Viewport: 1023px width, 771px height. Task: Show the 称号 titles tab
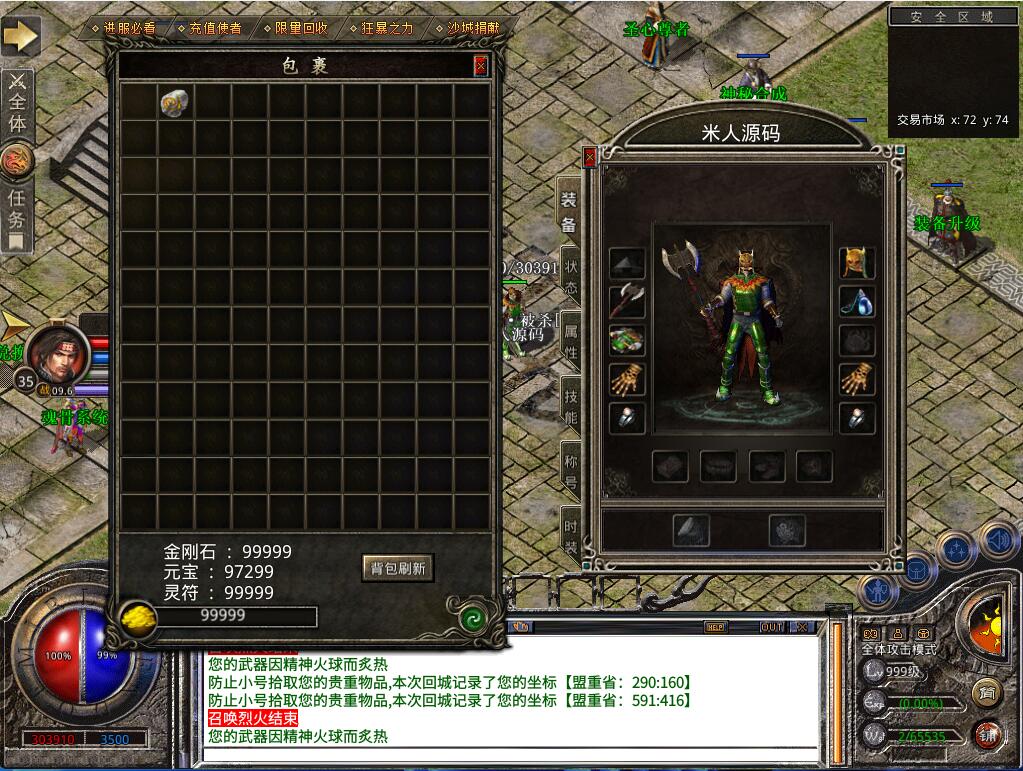tap(571, 468)
